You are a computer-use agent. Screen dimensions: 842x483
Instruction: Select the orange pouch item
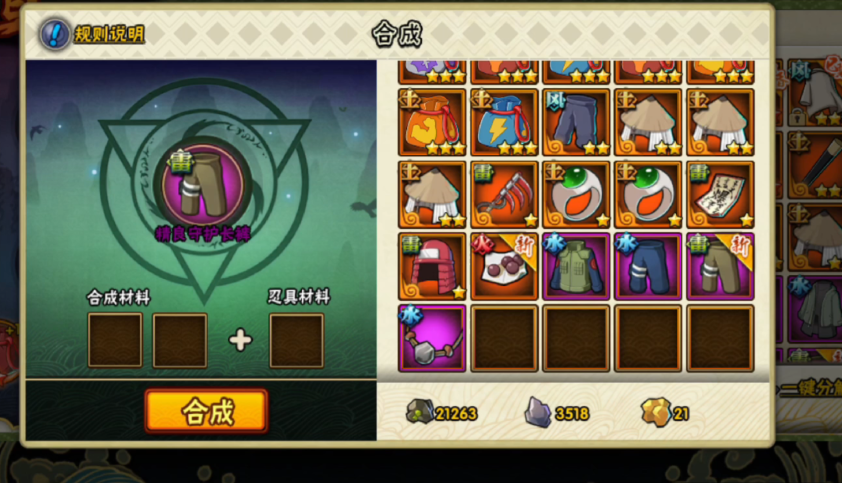click(x=432, y=122)
